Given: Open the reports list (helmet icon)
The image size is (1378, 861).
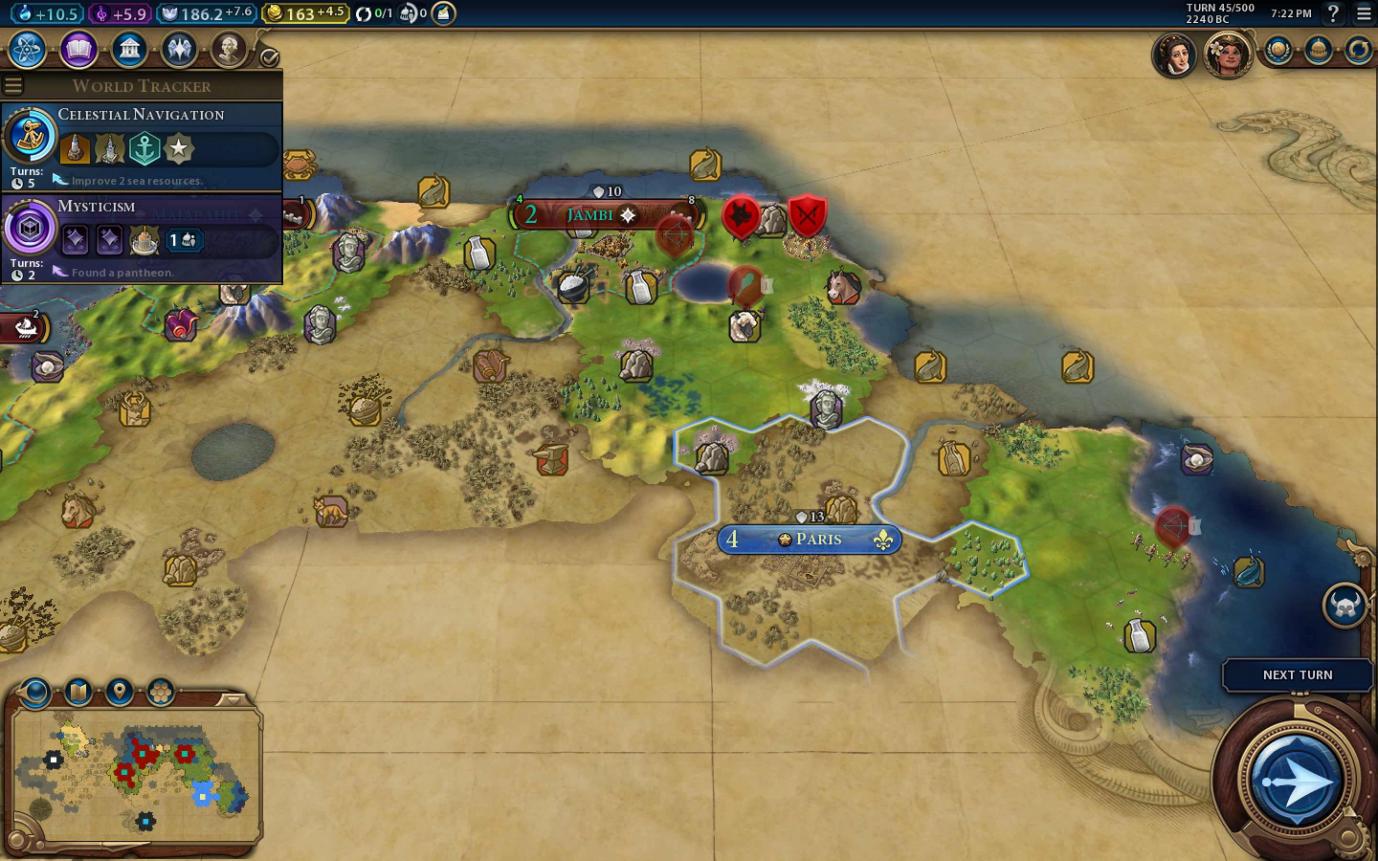Looking at the screenshot, I should 1318,50.
